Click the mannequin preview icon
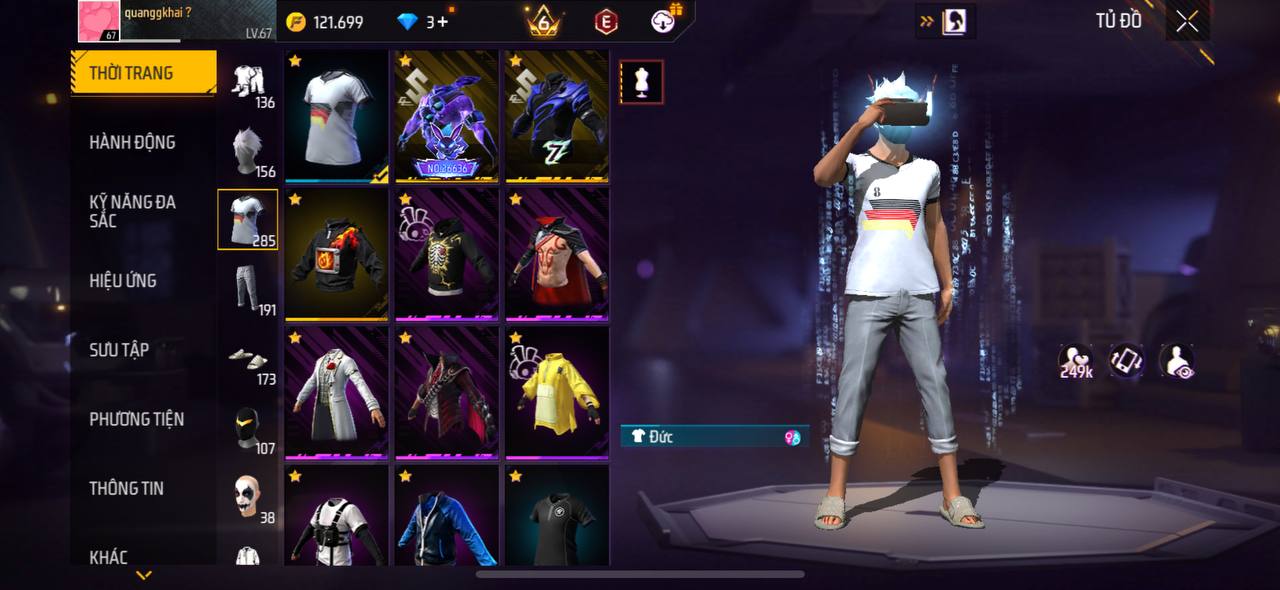This screenshot has width=1280, height=590. (641, 82)
